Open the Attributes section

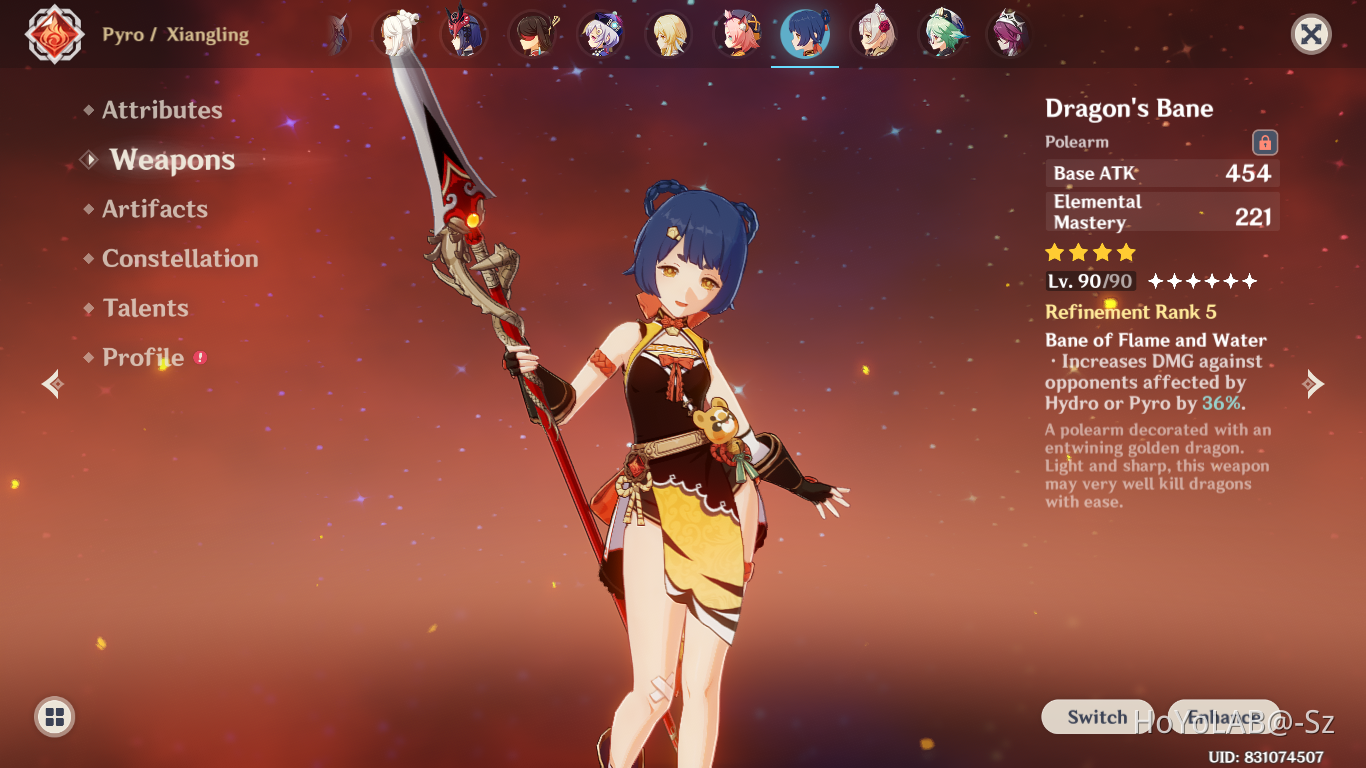[x=161, y=110]
